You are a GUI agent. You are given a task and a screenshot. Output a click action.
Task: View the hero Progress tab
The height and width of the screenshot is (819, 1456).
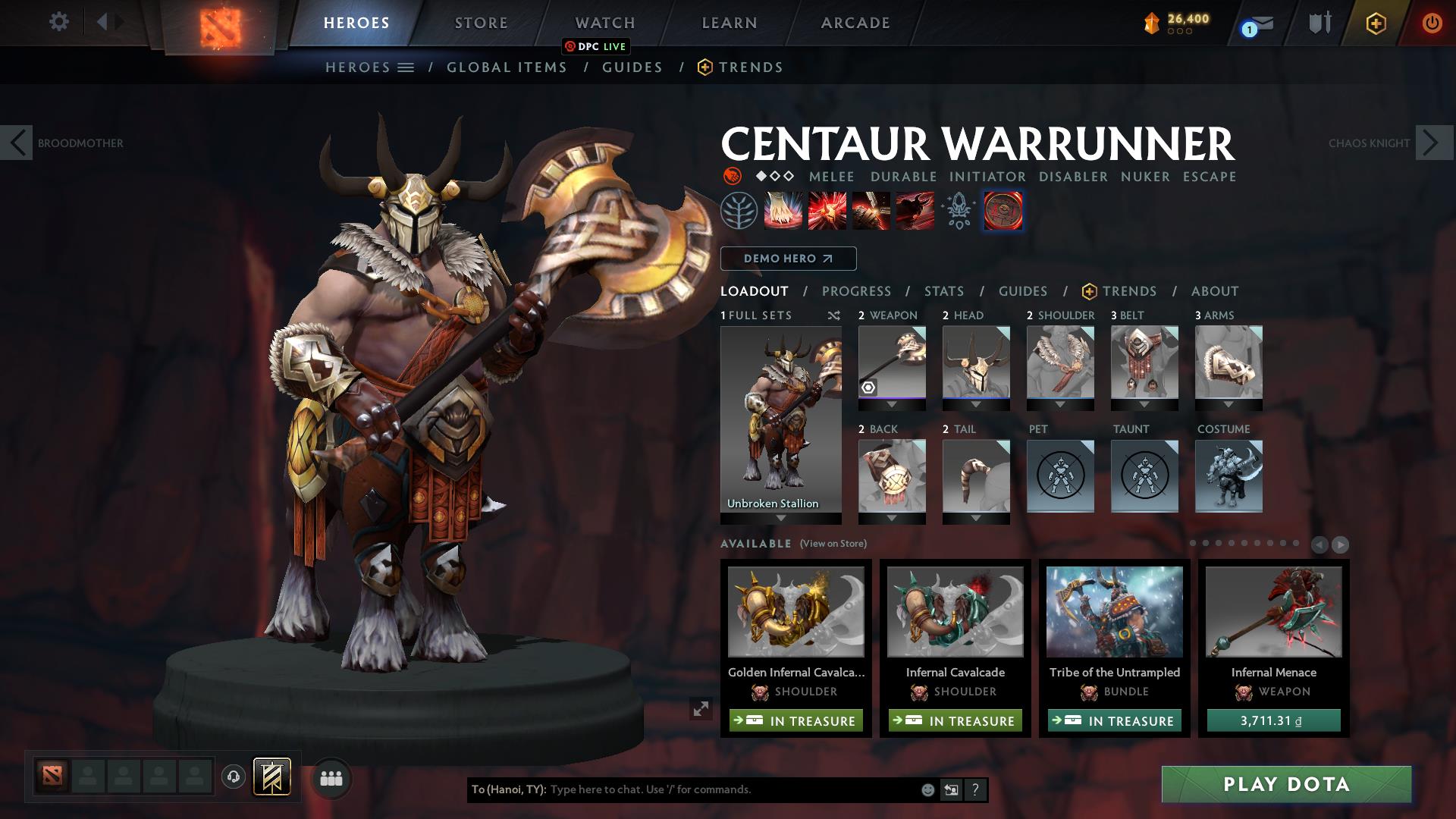(x=856, y=291)
